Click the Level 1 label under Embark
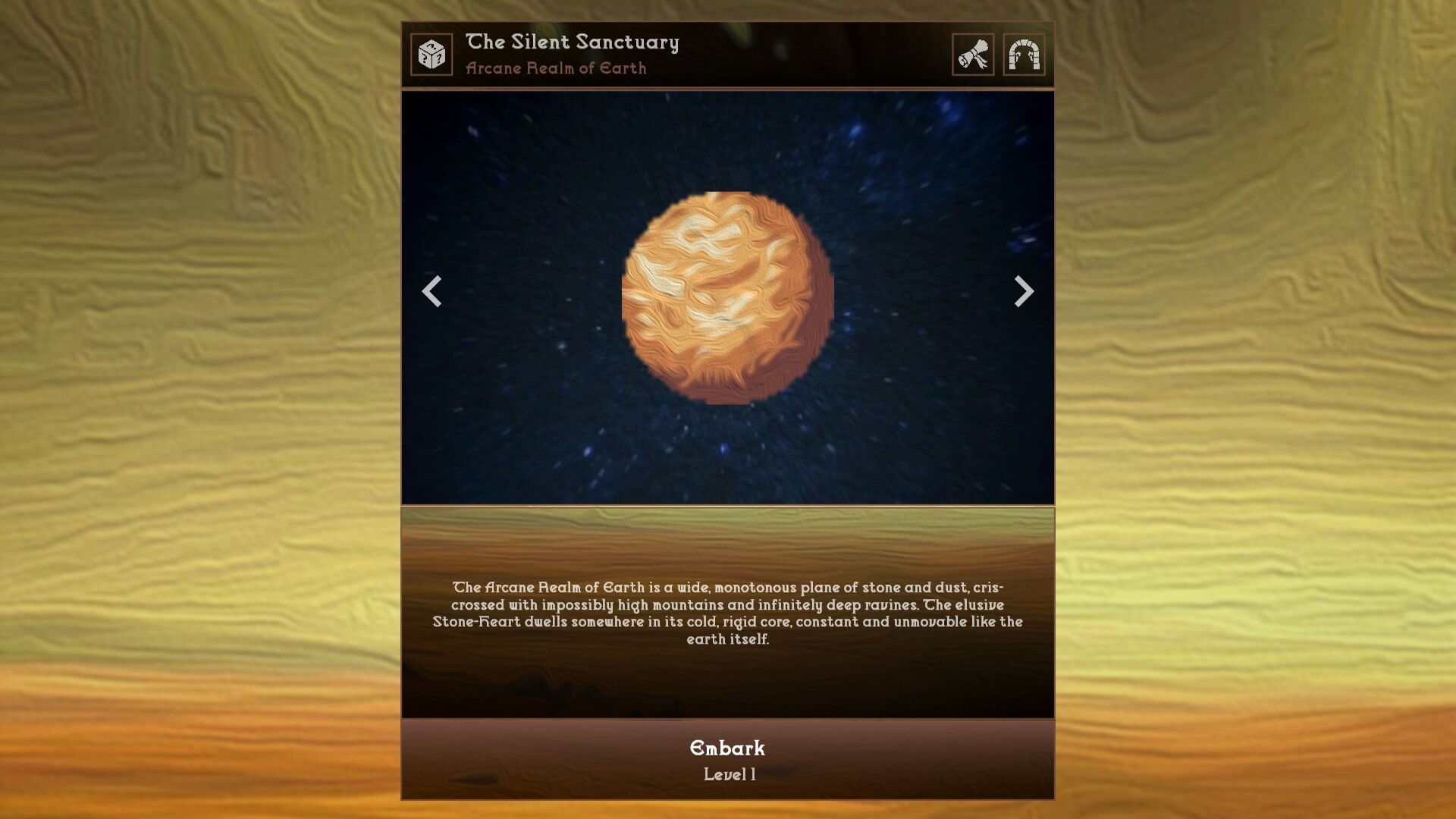The width and height of the screenshot is (1456, 819). coord(728,774)
